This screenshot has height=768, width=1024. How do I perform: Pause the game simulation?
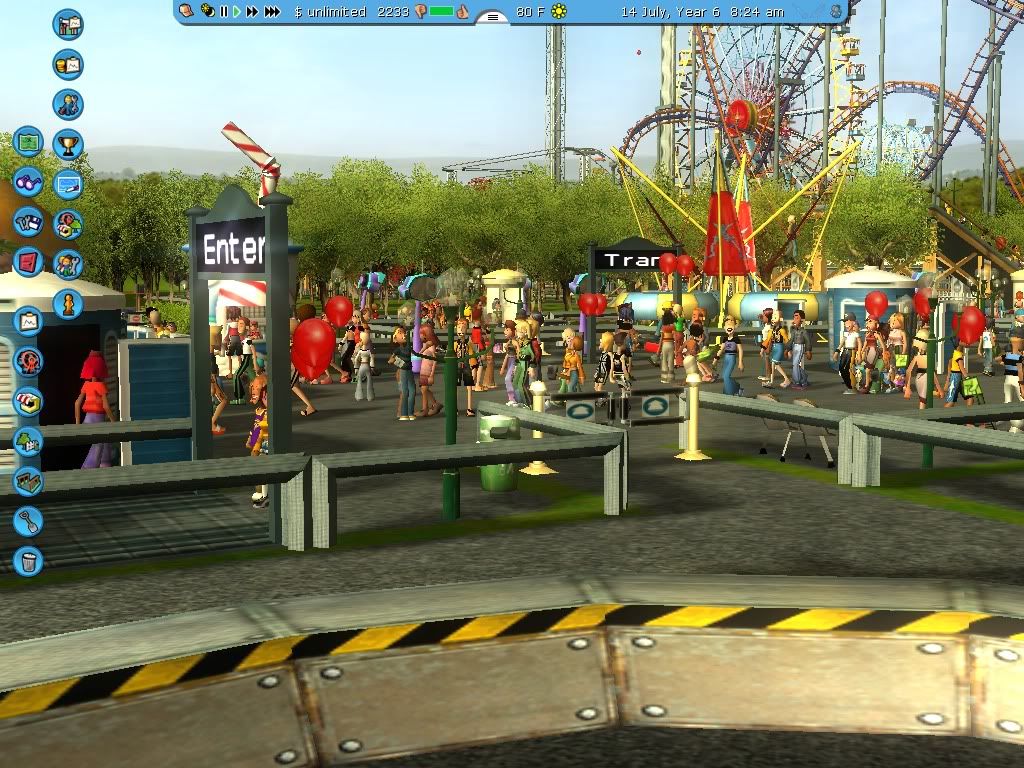(224, 11)
